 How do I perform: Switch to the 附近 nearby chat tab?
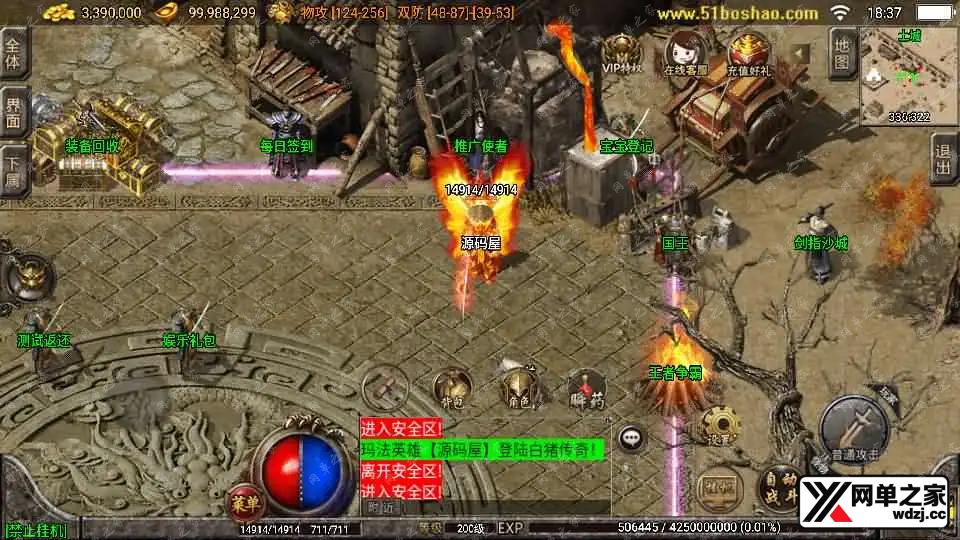(379, 507)
